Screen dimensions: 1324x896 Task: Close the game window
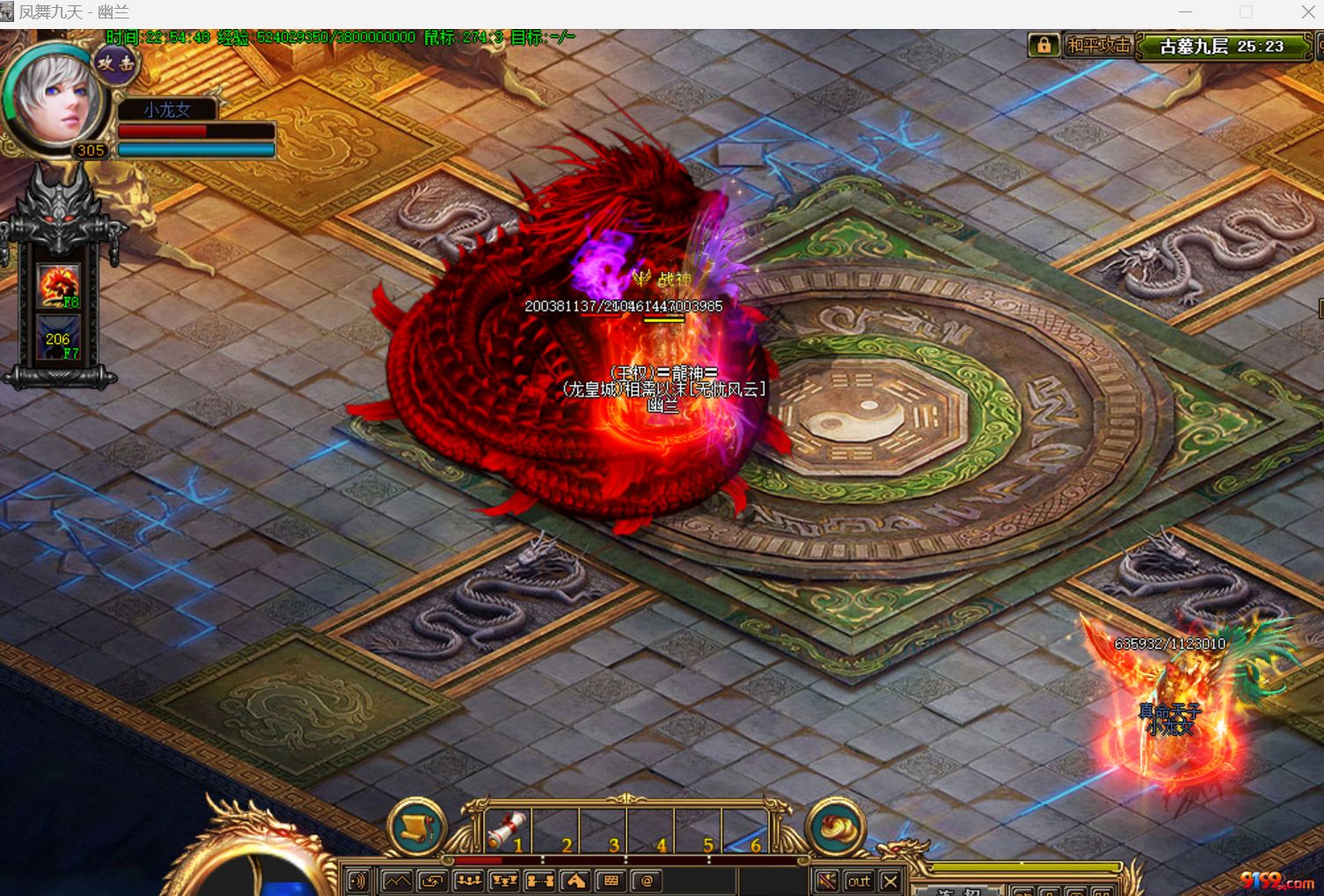click(1308, 12)
